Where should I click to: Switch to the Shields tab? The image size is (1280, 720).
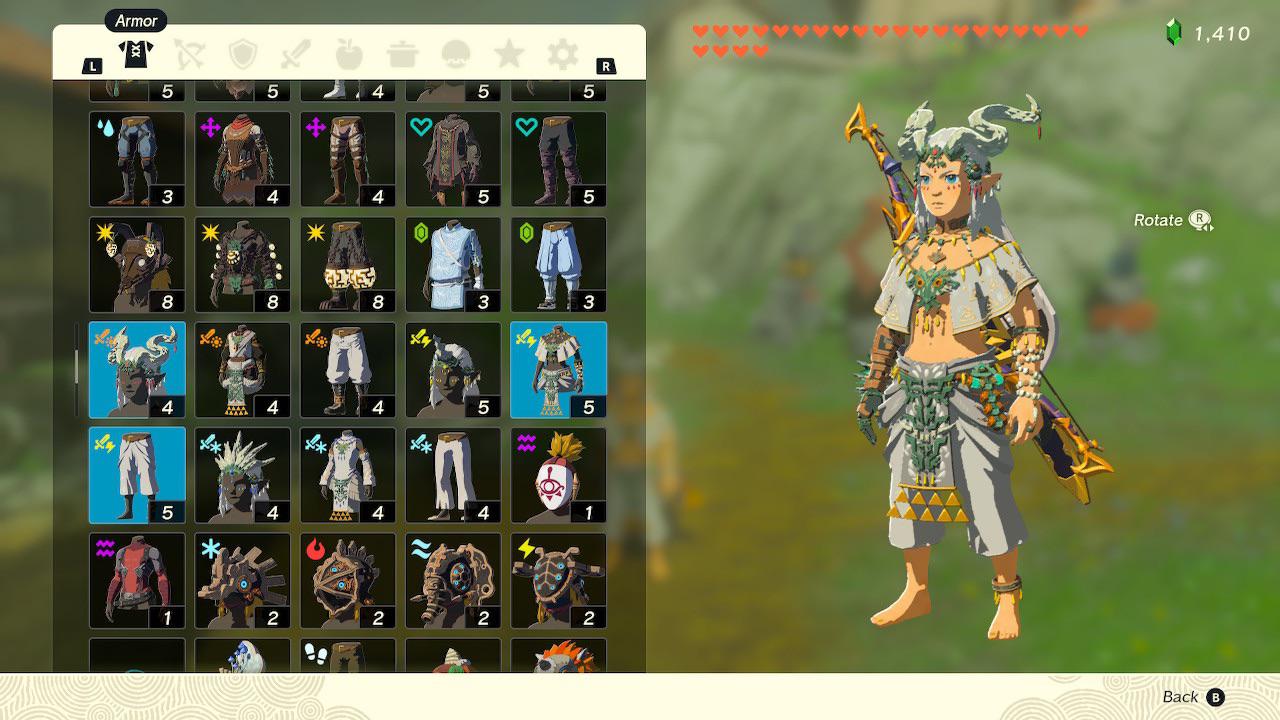pyautogui.click(x=243, y=55)
